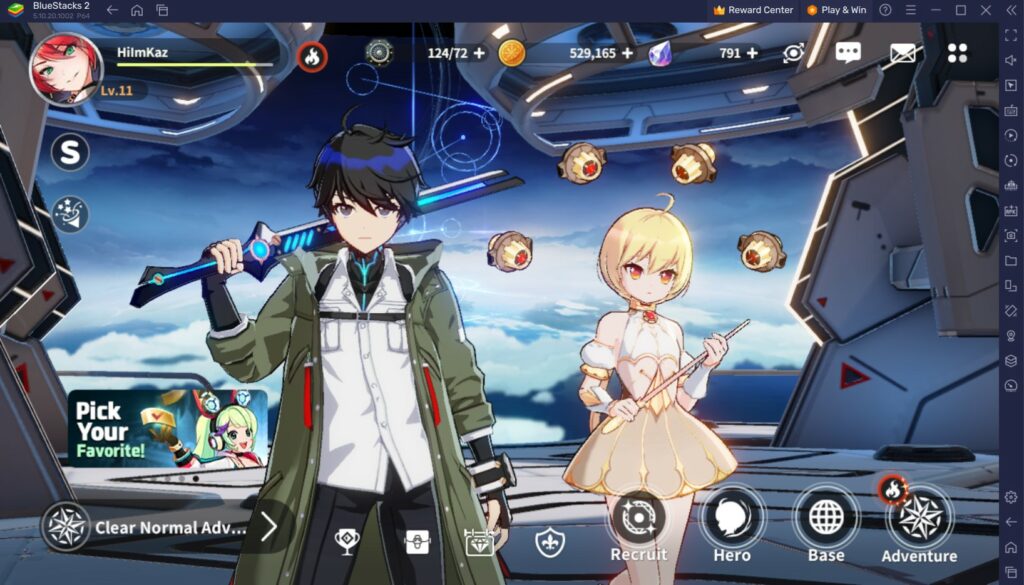Expand the sparkle arrow side button
The height and width of the screenshot is (585, 1024).
pos(70,214)
